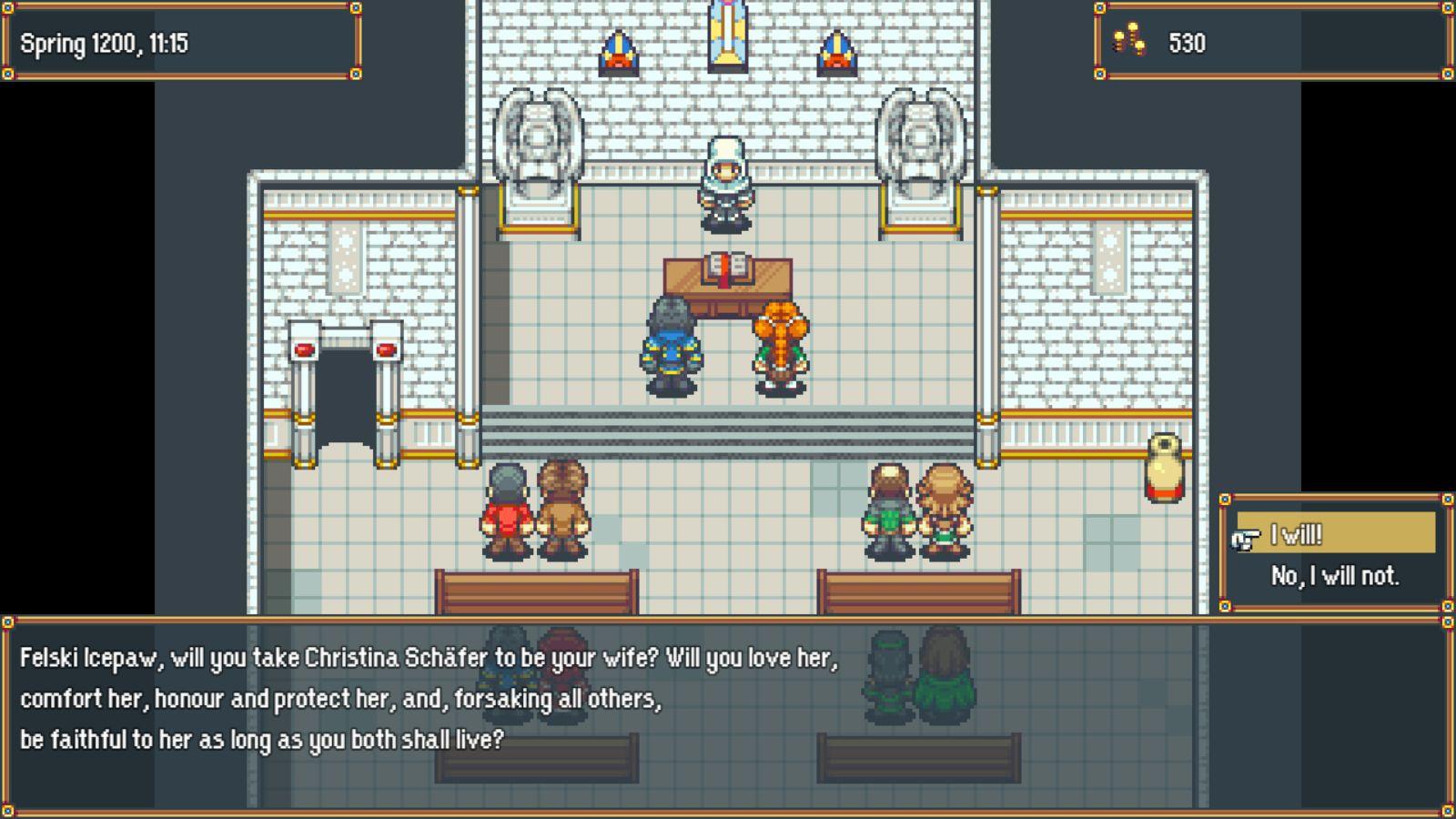Advance the wedding vow dialogue box
Viewport: 1456px width, 819px height.
pos(726,715)
